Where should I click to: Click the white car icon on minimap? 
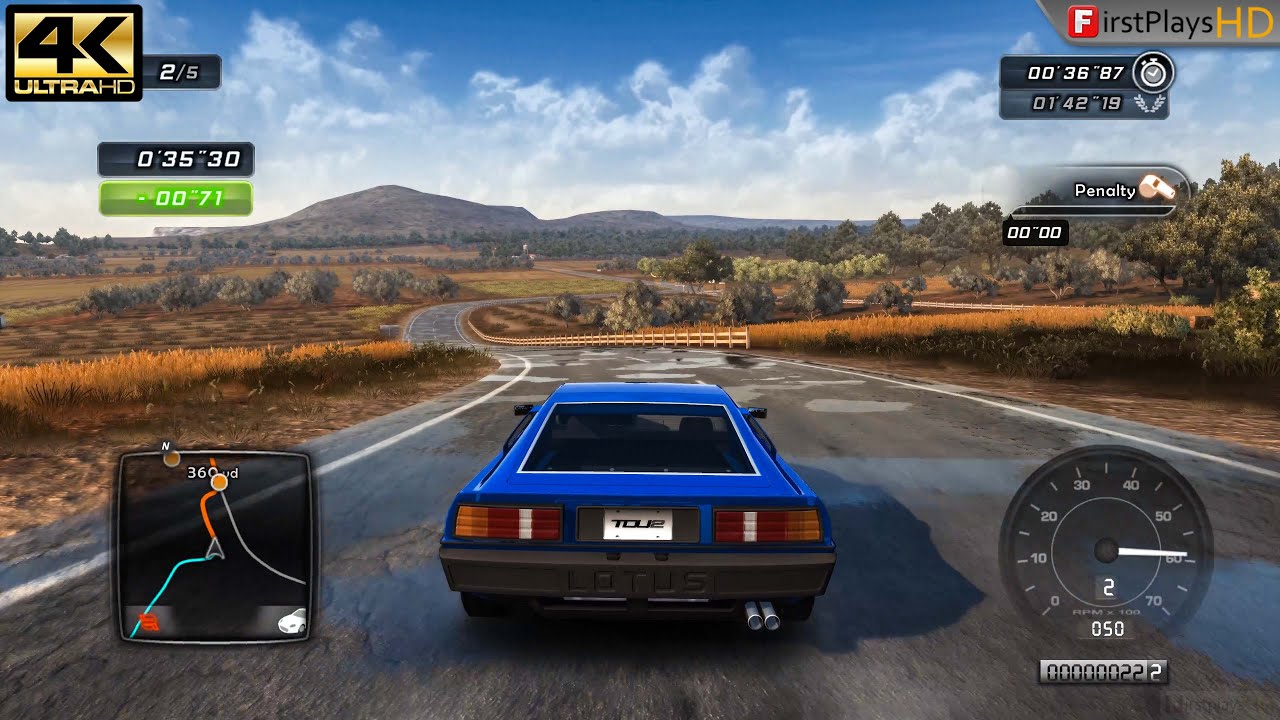(x=292, y=621)
